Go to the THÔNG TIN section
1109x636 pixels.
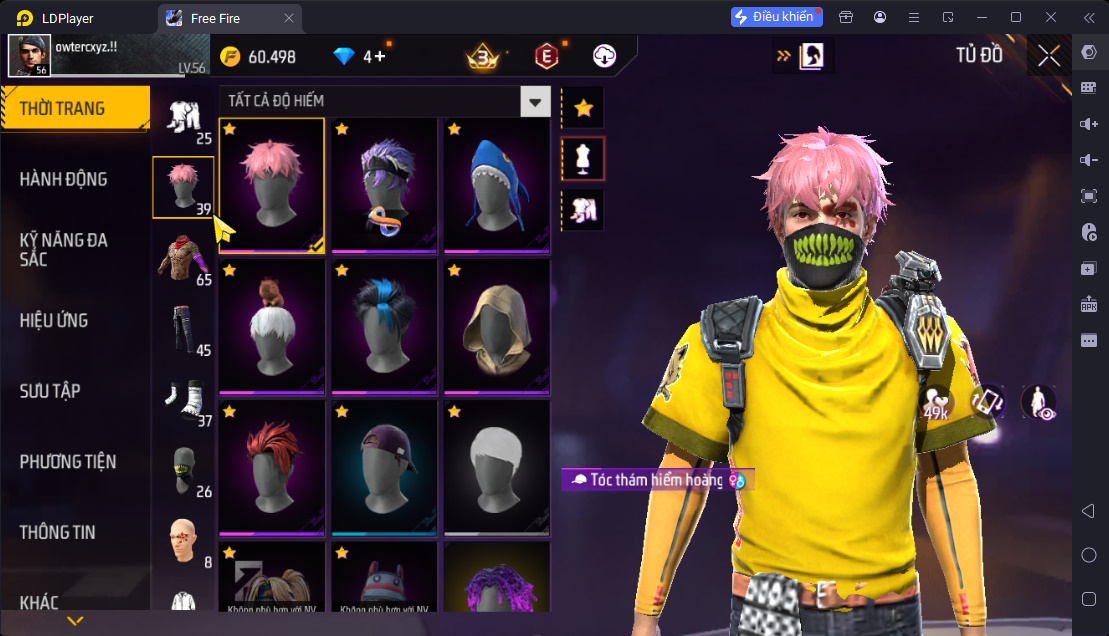58,532
